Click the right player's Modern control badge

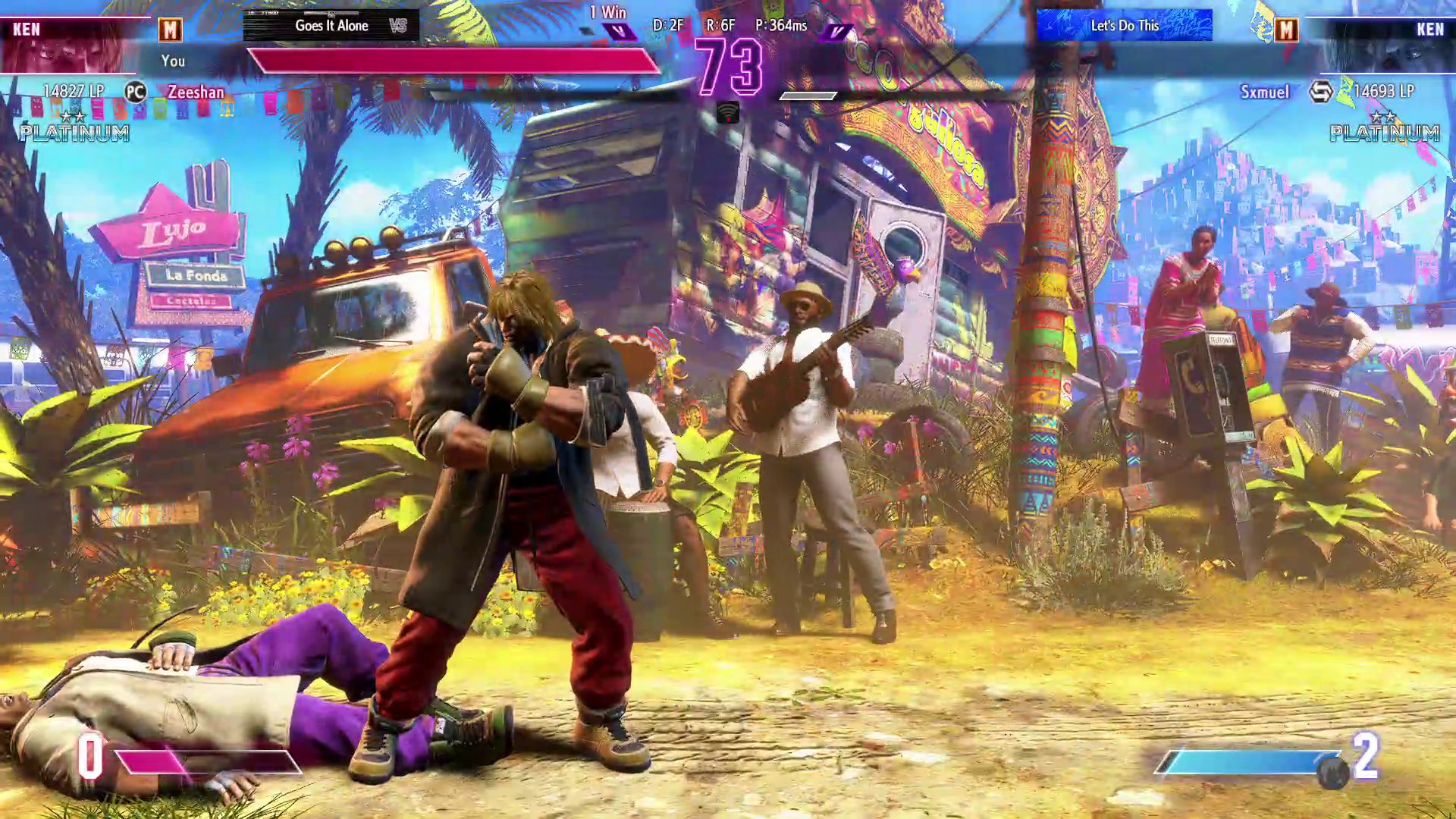tap(1286, 30)
